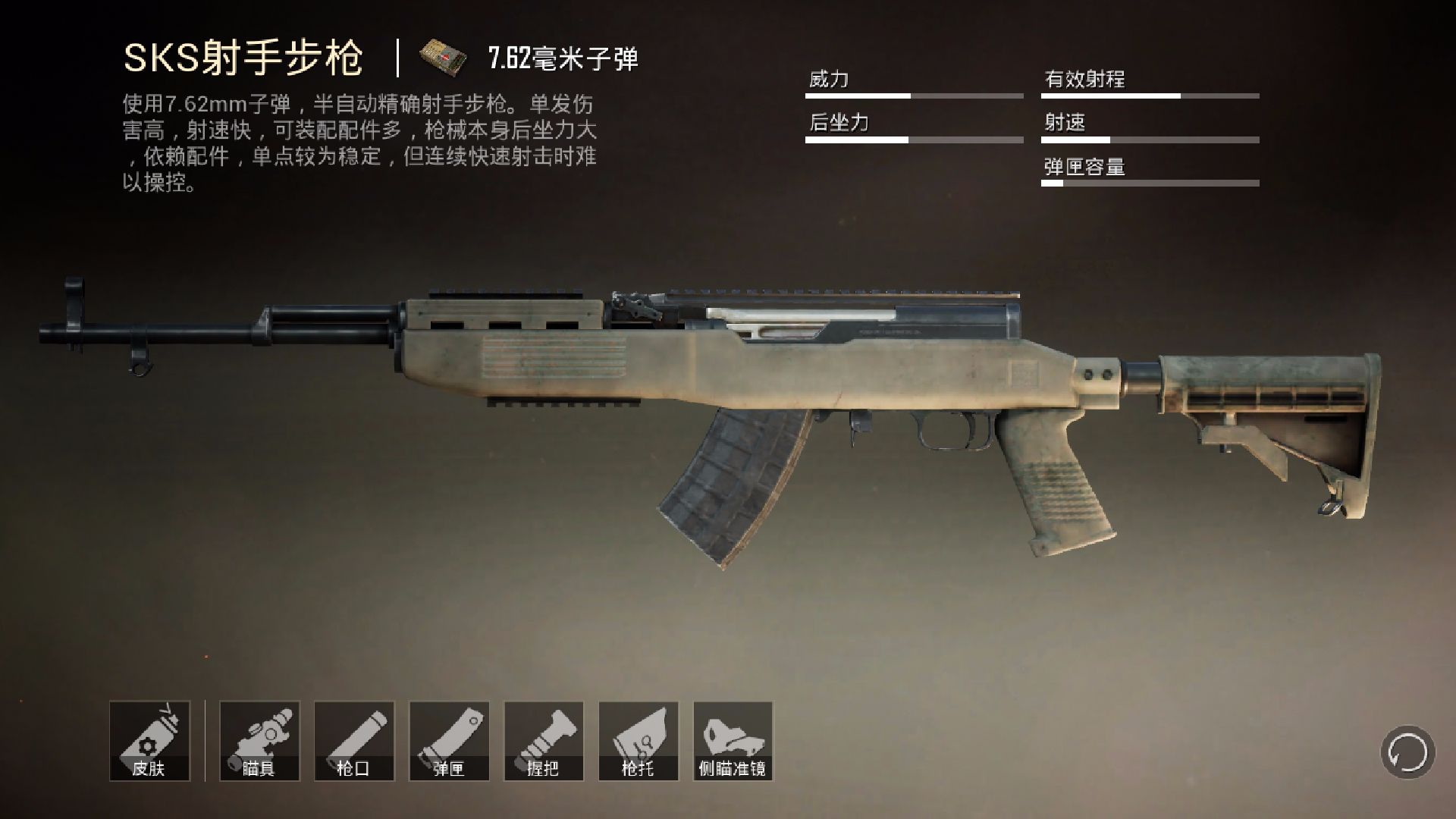
Task: Click the SKS射手步枪 weapon title
Action: [x=244, y=55]
